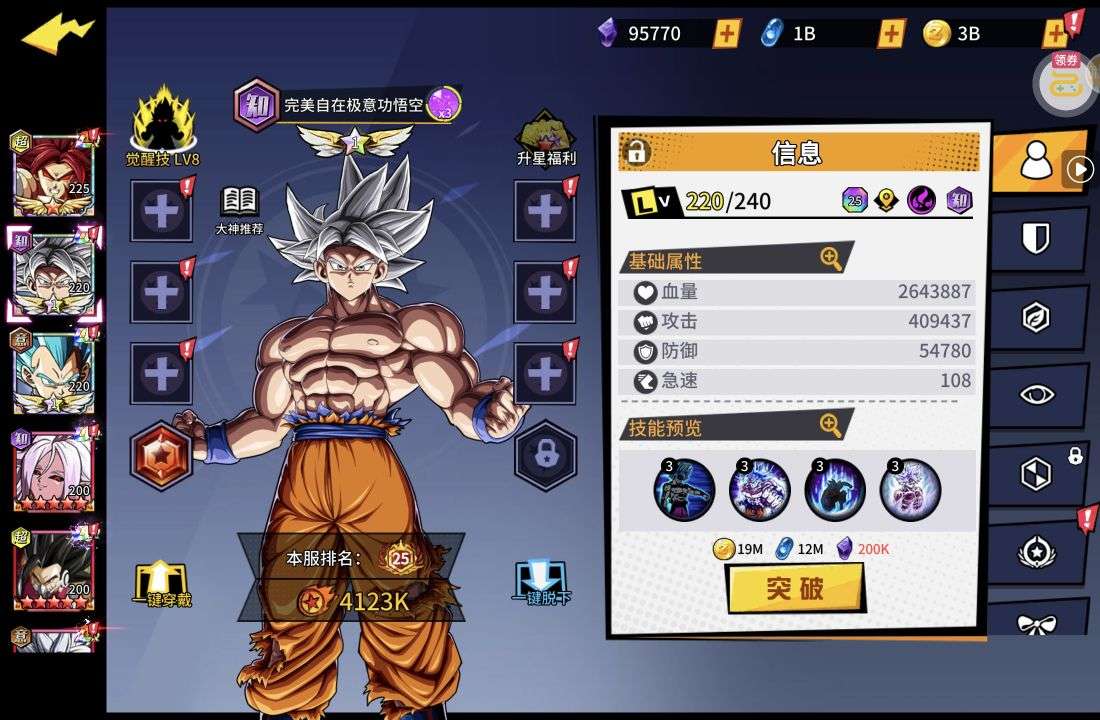The height and width of the screenshot is (720, 1100).
Task: Open the star medal side tab
Action: click(x=1036, y=551)
